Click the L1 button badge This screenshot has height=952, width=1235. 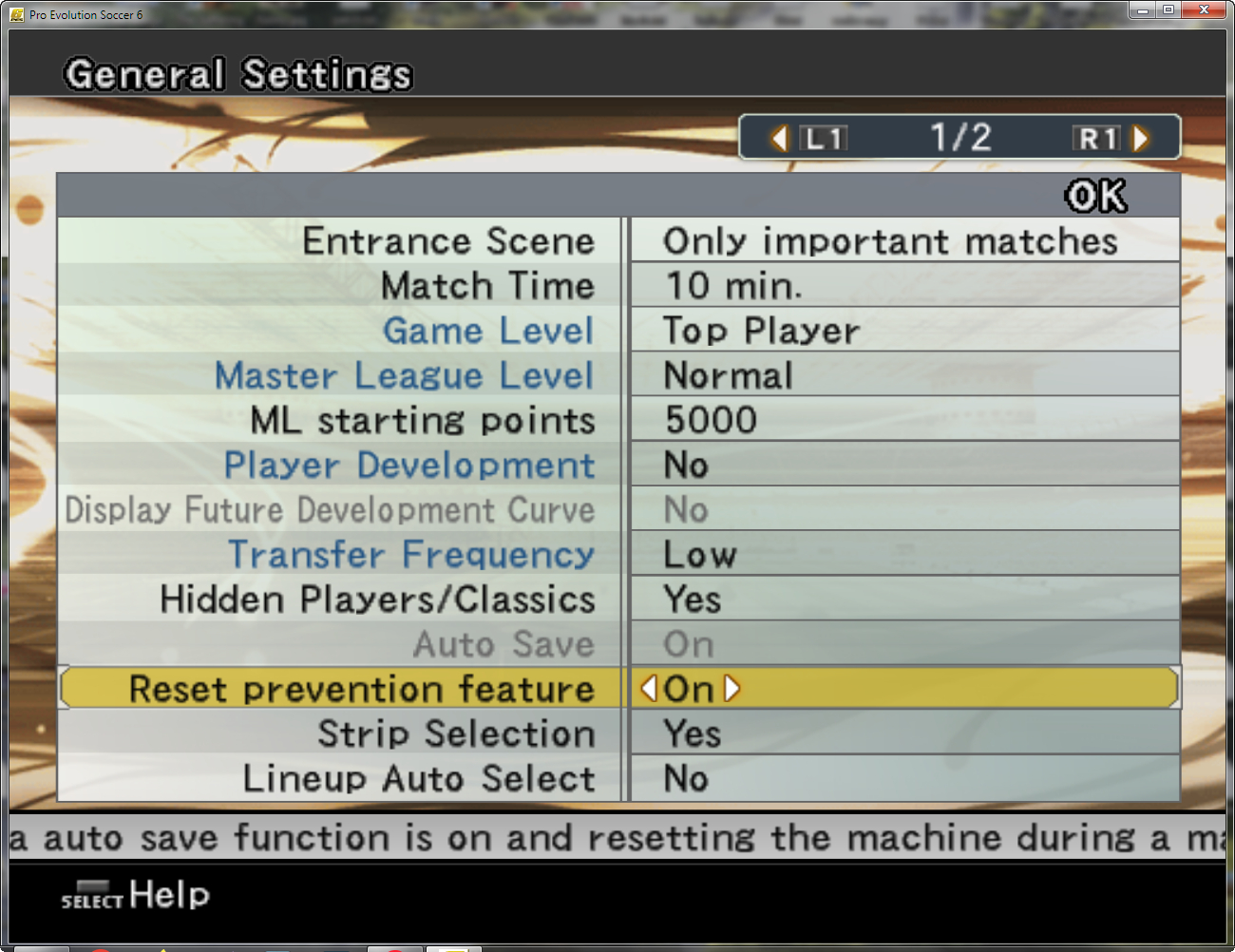click(823, 138)
